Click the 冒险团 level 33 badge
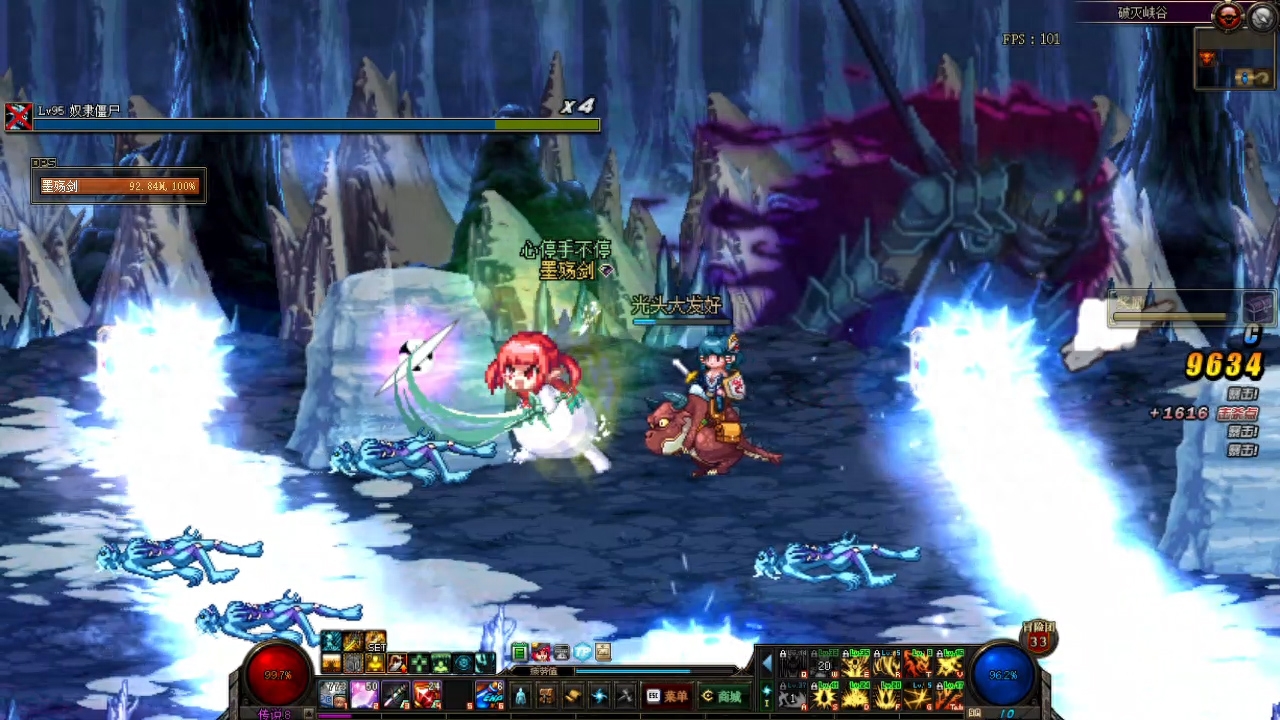Viewport: 1280px width, 720px height. [x=1038, y=638]
